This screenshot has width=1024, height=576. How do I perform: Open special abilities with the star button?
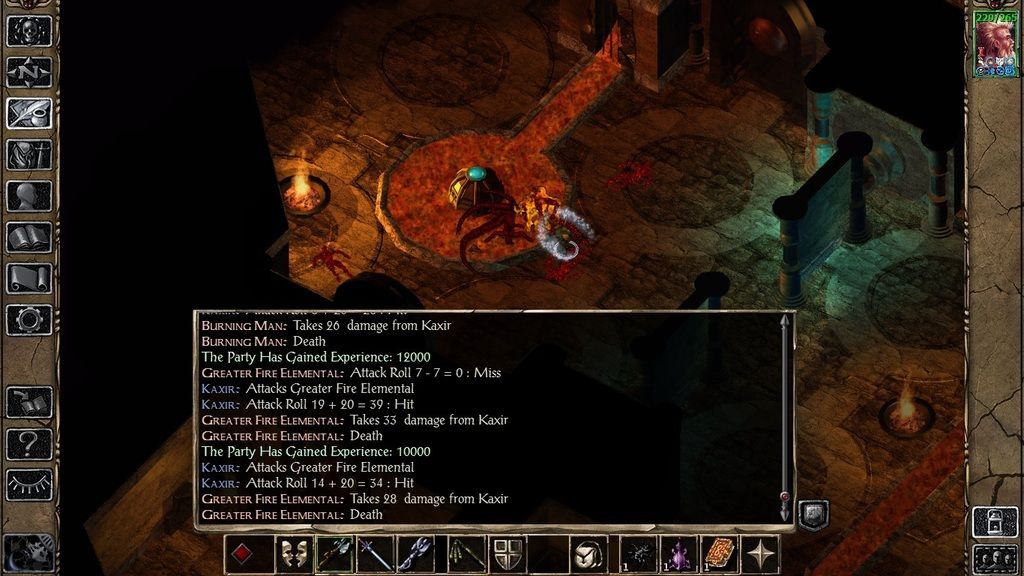[760, 554]
